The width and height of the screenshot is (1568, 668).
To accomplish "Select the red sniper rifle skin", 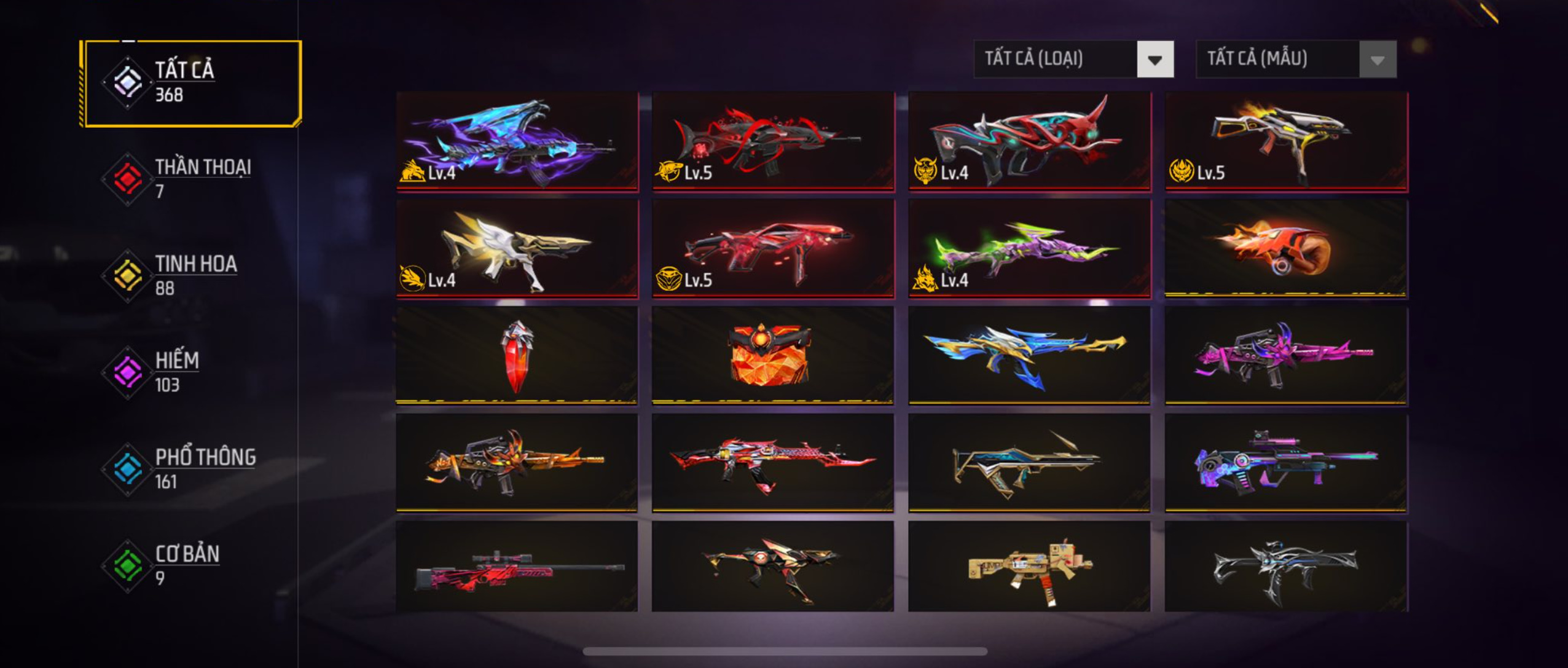I will (517, 567).
